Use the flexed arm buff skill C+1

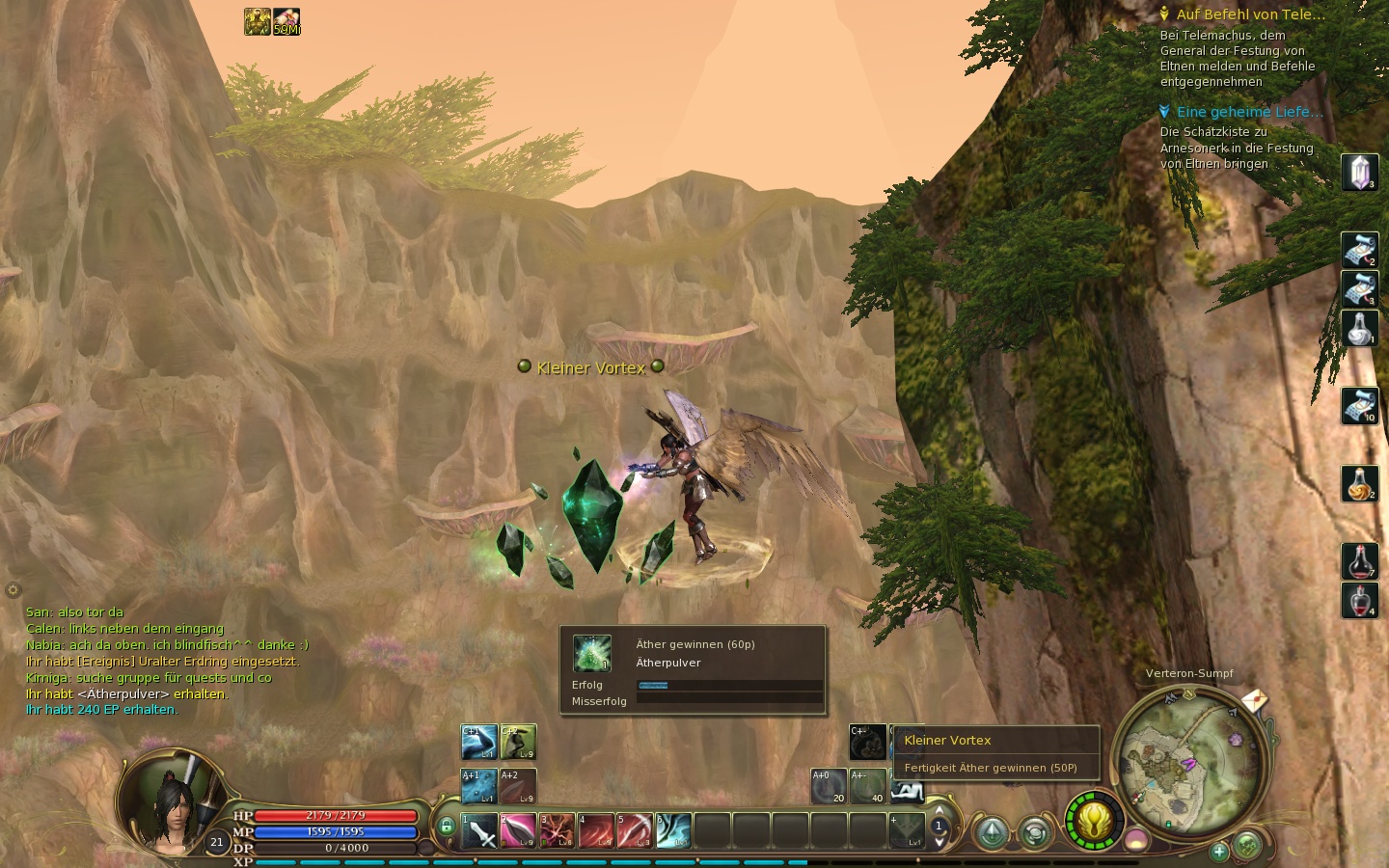[x=478, y=743]
